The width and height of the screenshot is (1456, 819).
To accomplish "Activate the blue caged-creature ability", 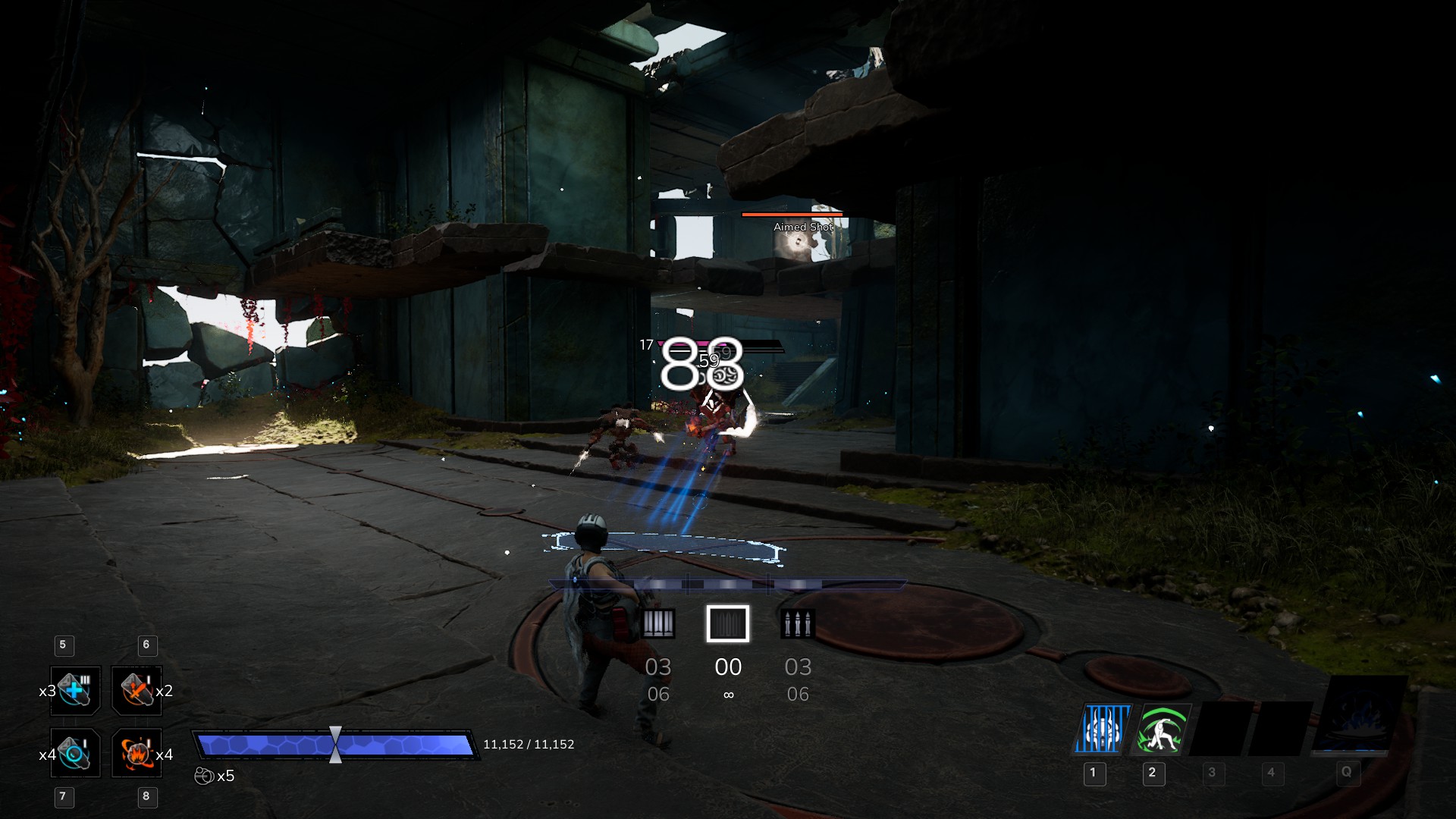I will [x=1102, y=730].
